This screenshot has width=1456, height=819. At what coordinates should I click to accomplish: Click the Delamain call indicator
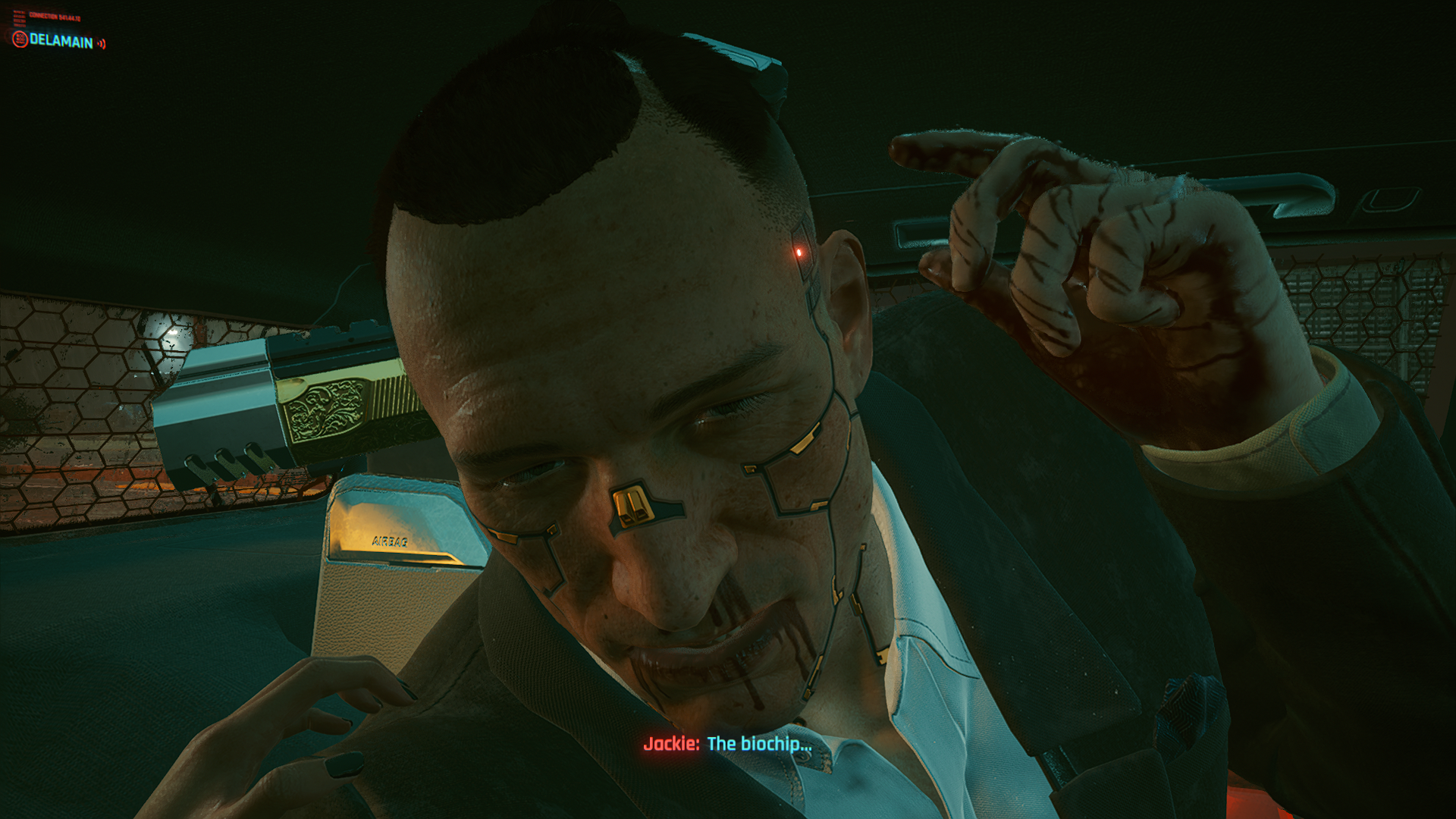pyautogui.click(x=60, y=41)
